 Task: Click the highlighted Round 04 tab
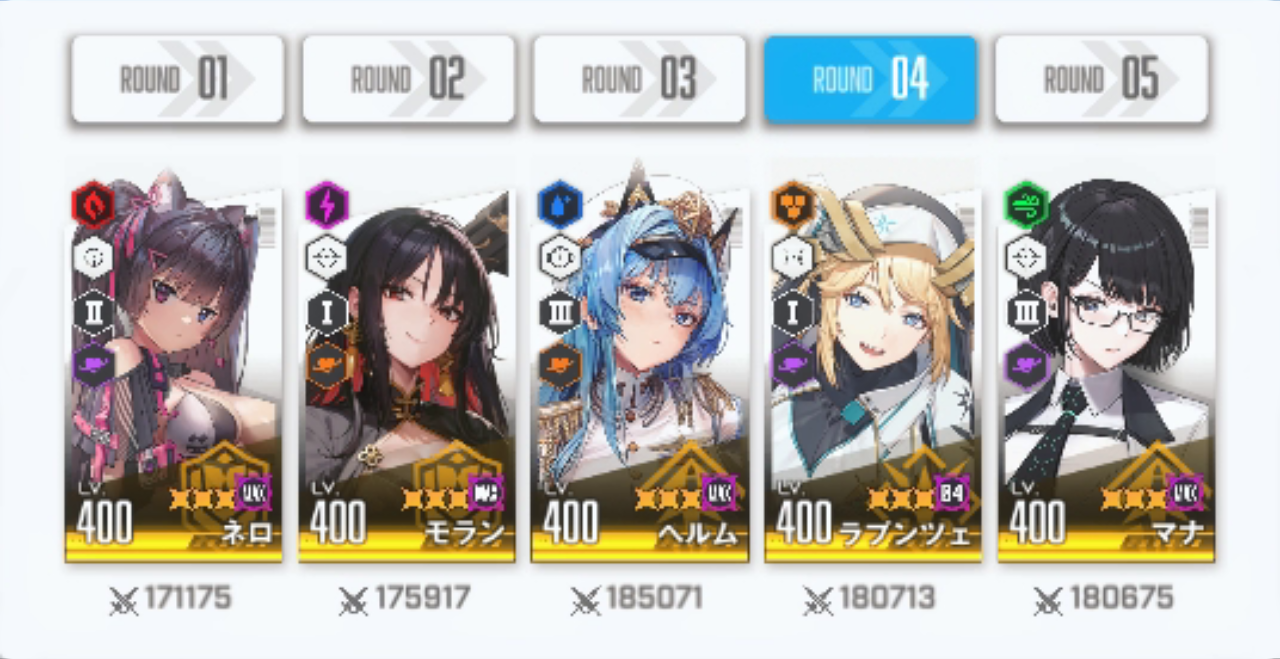[870, 80]
